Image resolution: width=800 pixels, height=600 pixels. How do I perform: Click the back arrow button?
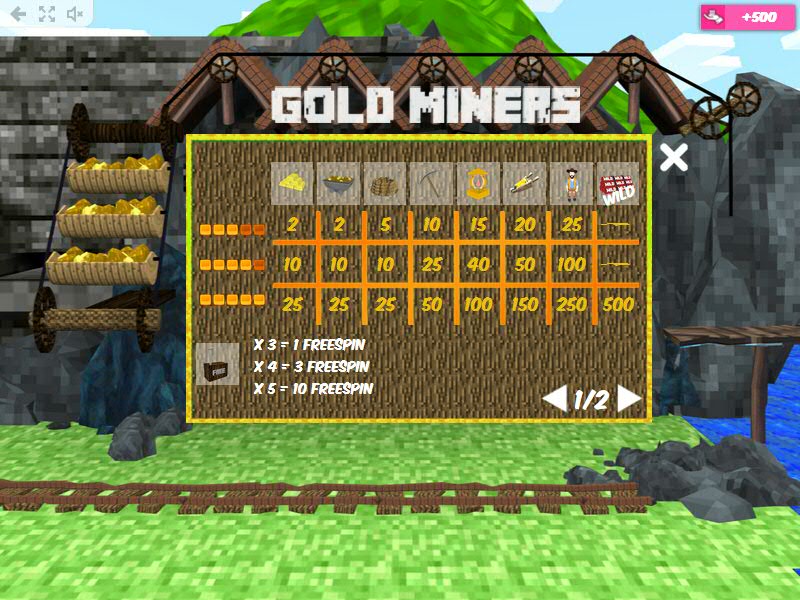pos(18,14)
